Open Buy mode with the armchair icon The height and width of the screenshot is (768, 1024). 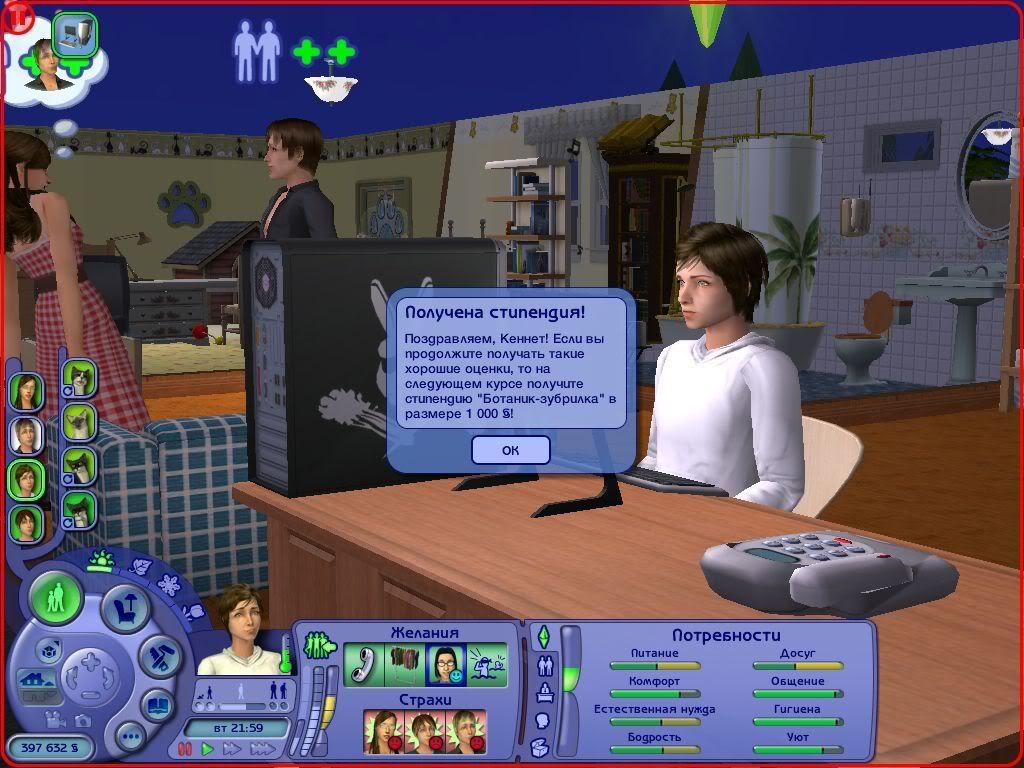tap(126, 609)
